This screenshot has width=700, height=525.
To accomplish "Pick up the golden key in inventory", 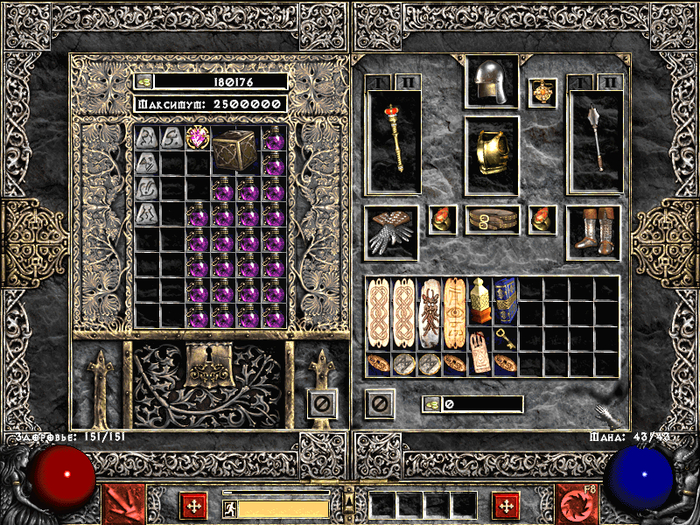I will click(506, 340).
